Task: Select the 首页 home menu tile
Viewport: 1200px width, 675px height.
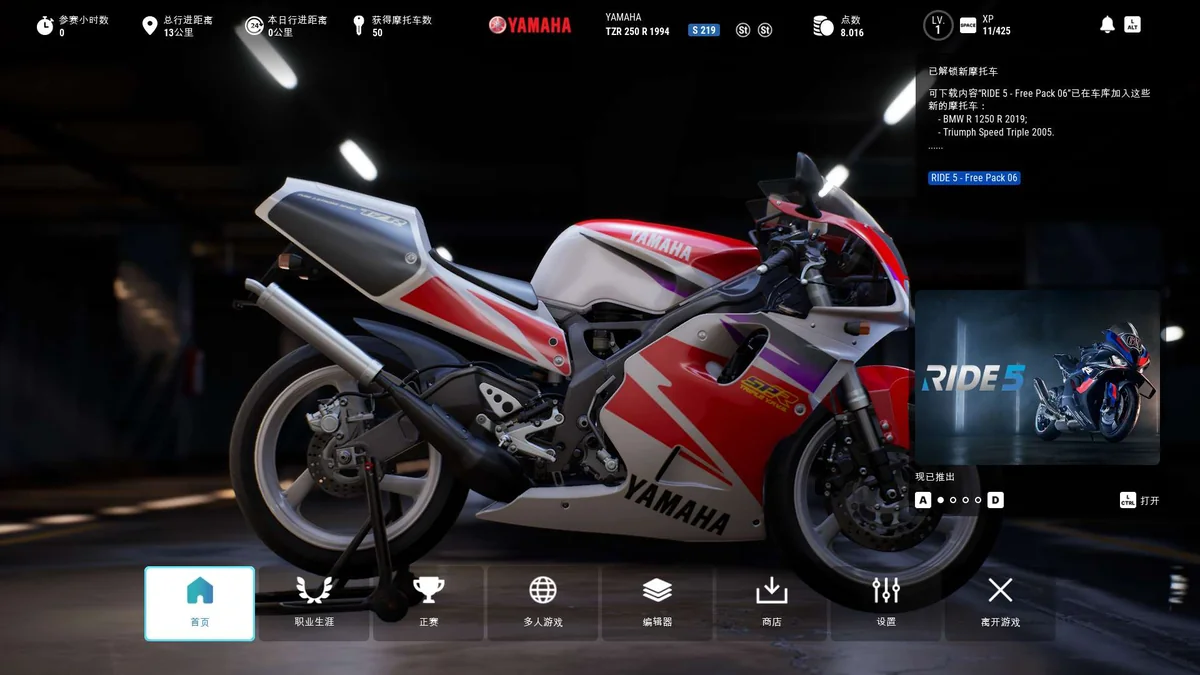Action: tap(200, 603)
